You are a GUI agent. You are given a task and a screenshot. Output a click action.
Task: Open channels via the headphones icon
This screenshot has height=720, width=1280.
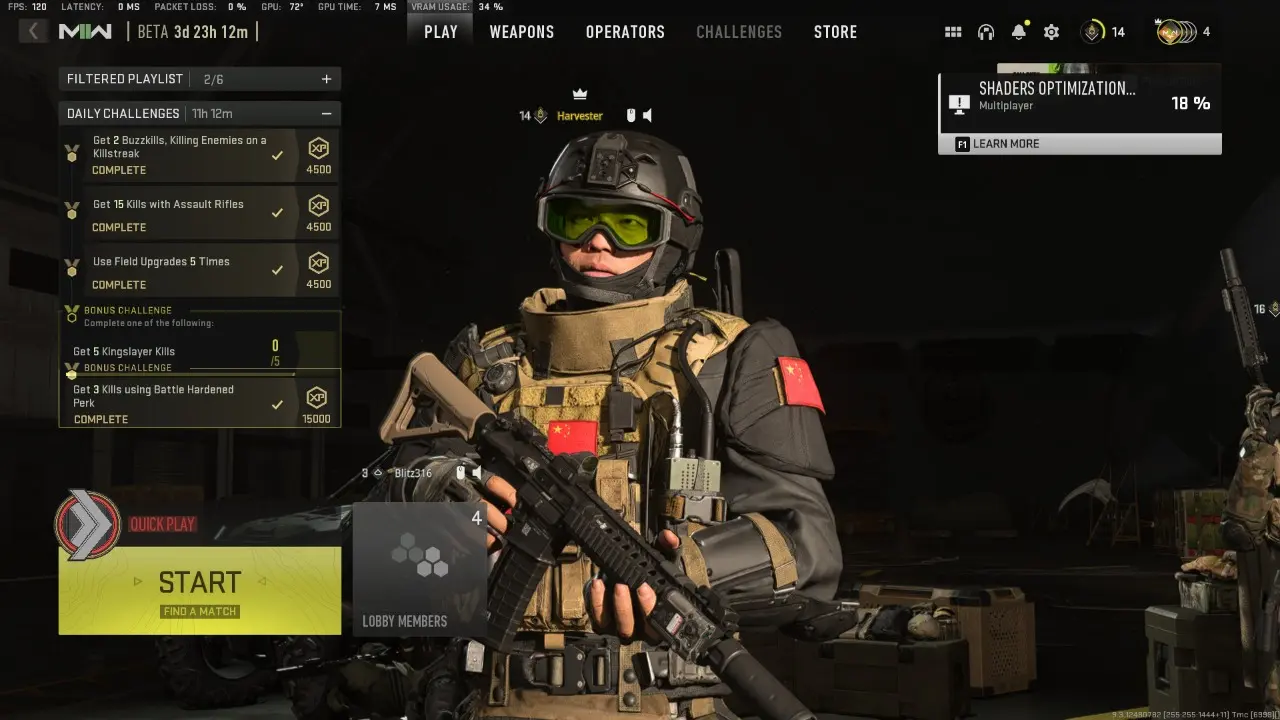pyautogui.click(x=986, y=31)
